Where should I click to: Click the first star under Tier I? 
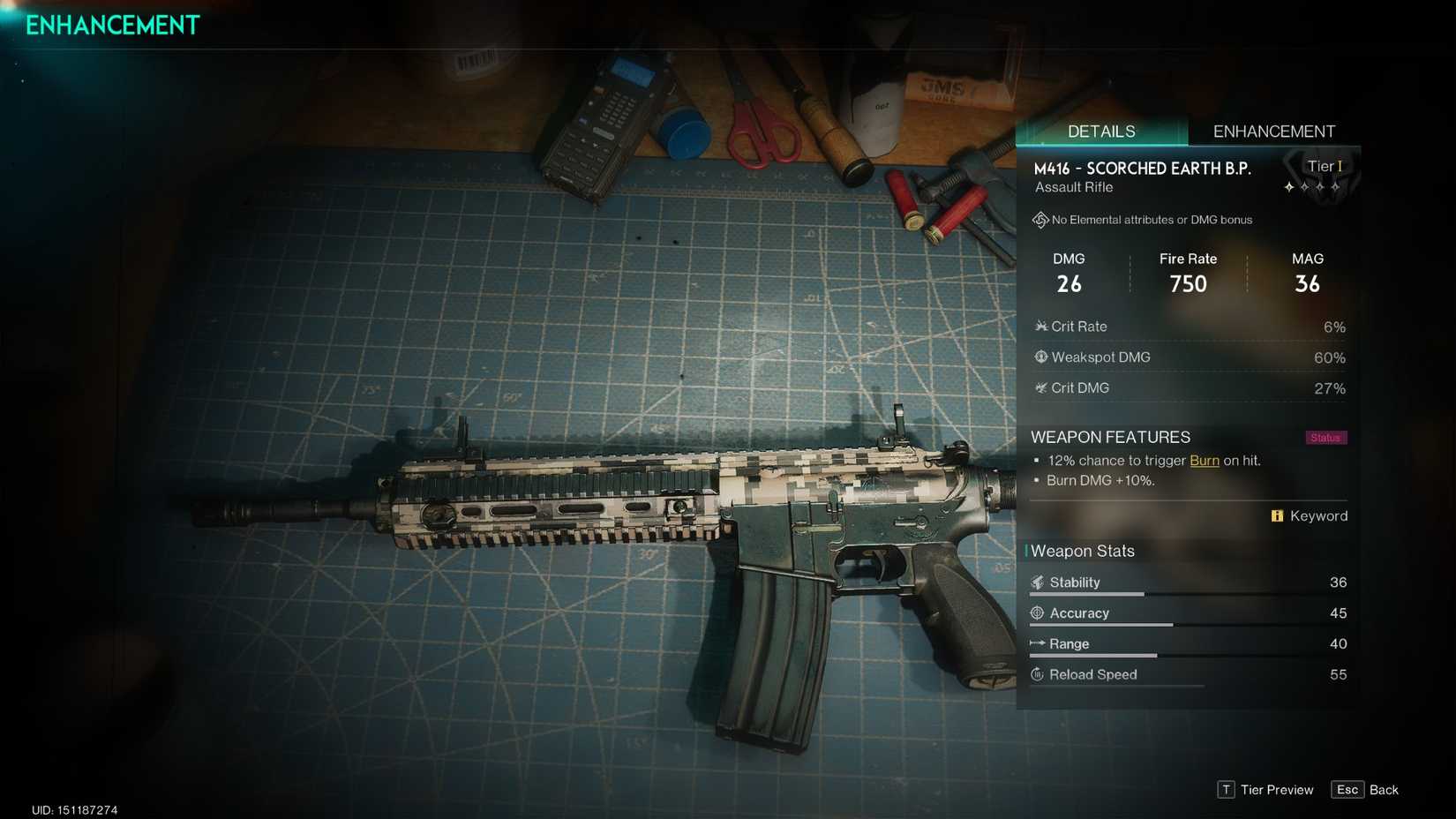pyautogui.click(x=1288, y=187)
